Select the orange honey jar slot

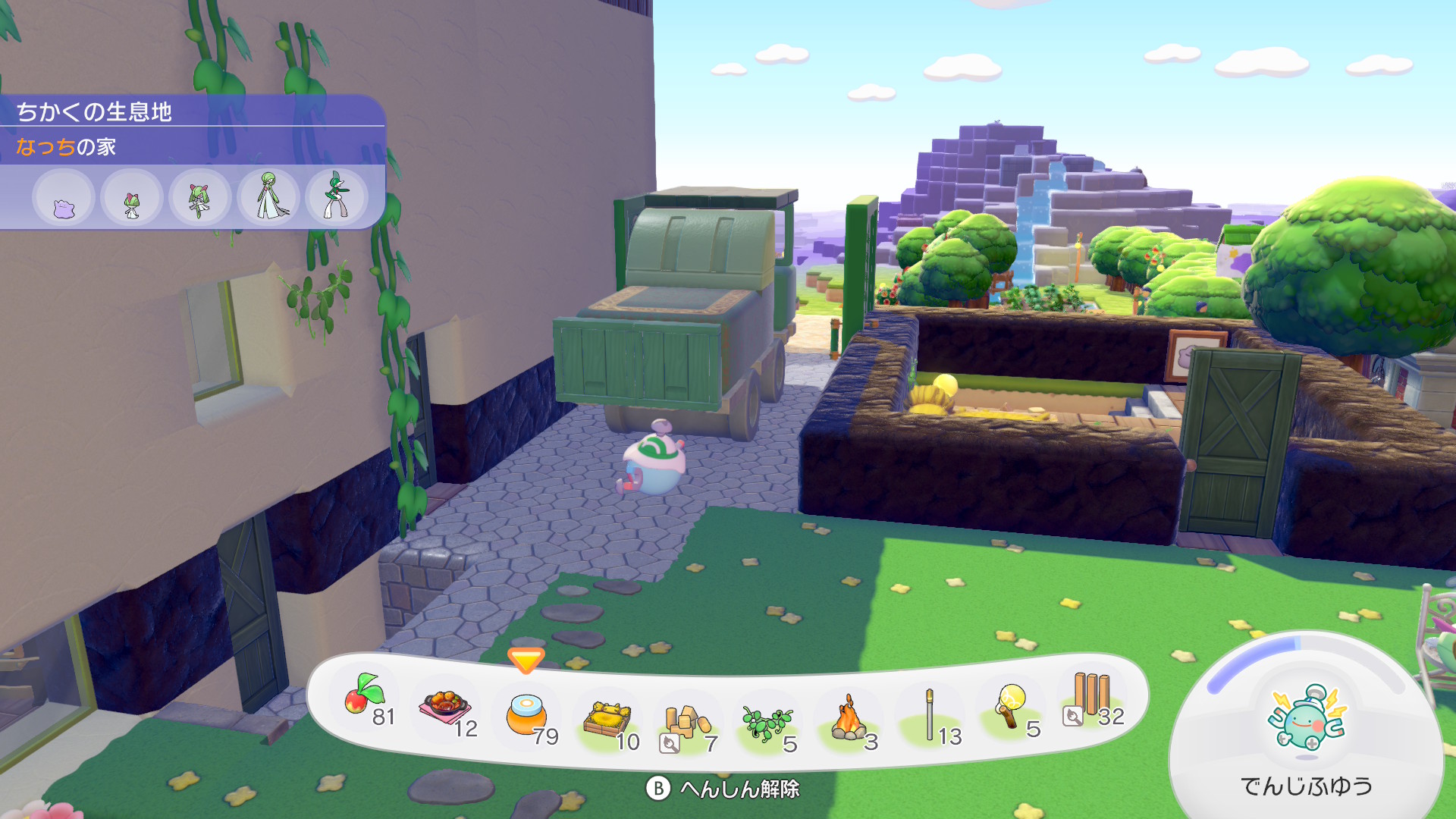(526, 715)
